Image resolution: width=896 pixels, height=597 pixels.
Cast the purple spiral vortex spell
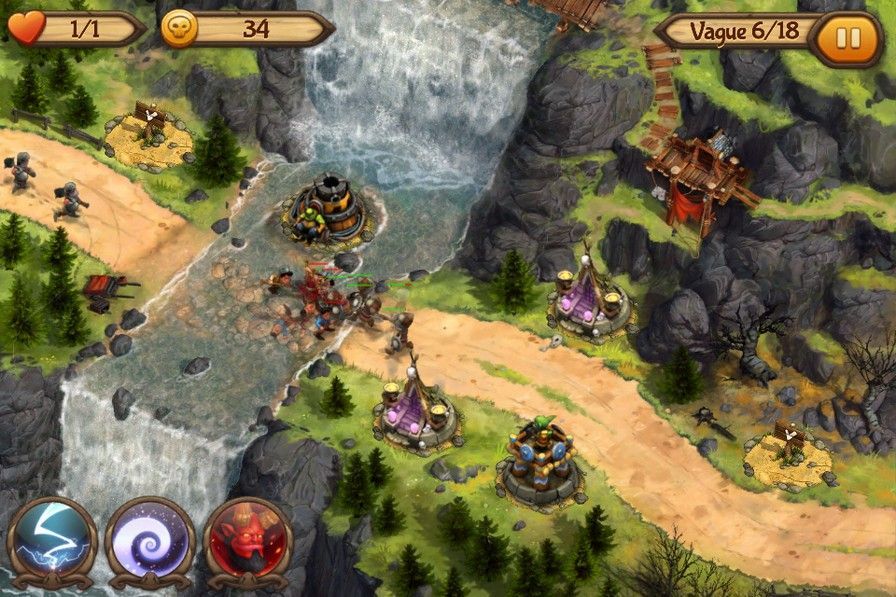149,541
